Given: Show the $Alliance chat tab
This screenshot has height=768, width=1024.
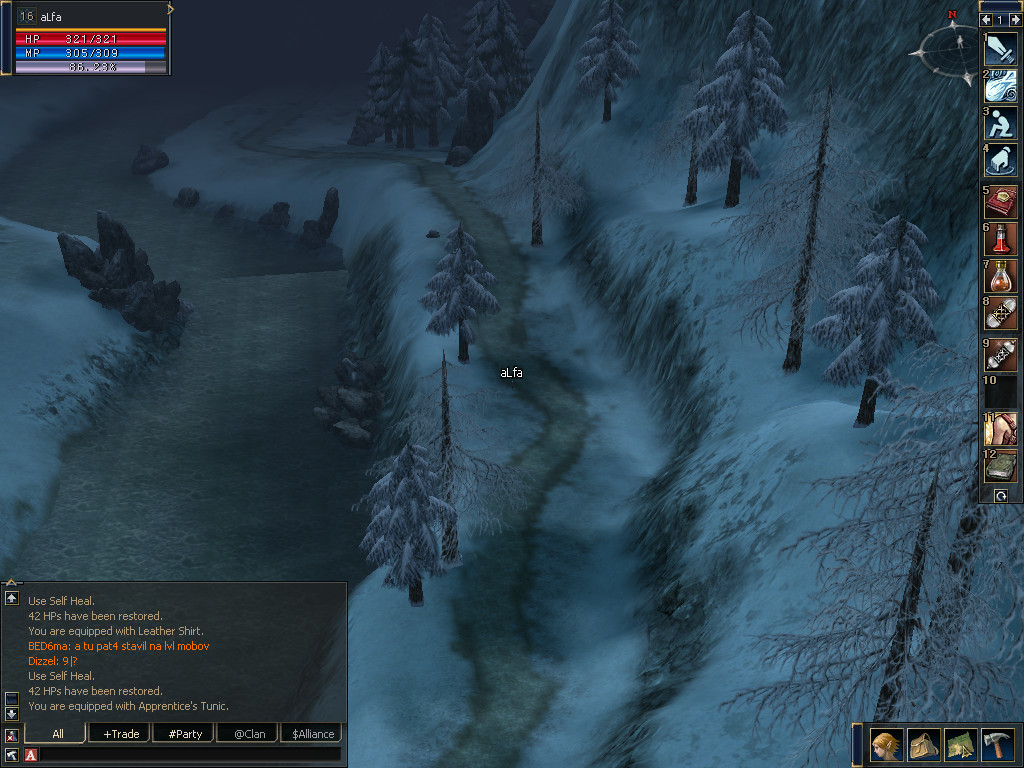Looking at the screenshot, I should coord(312,734).
